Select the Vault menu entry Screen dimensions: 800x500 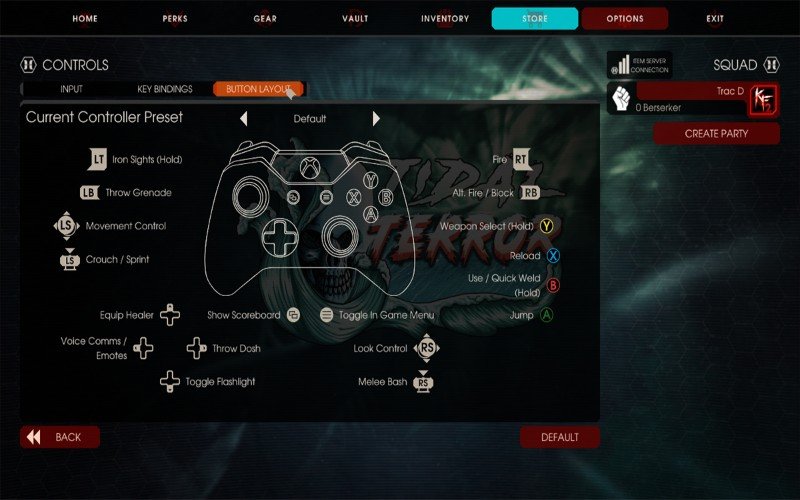pyautogui.click(x=355, y=18)
